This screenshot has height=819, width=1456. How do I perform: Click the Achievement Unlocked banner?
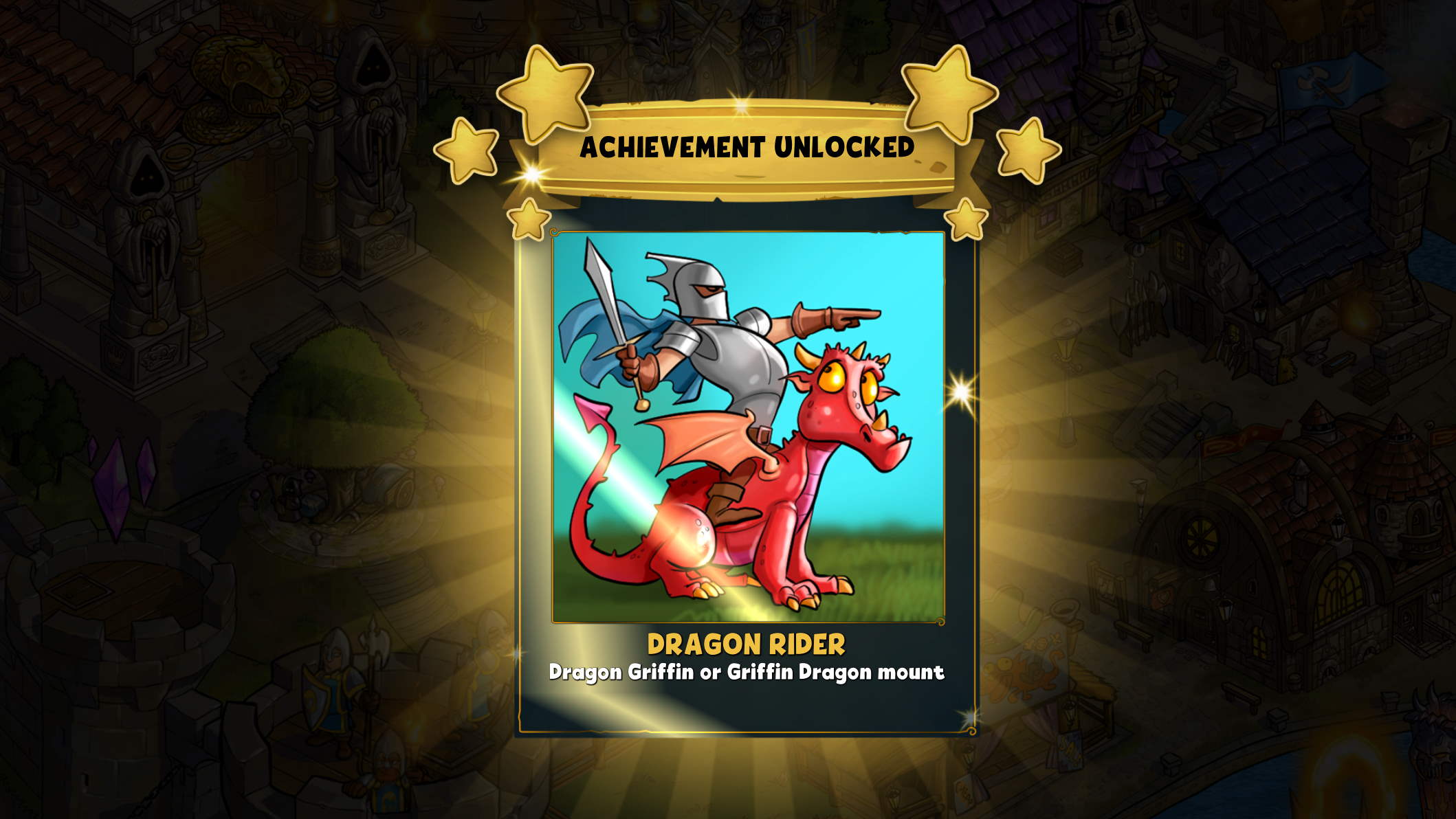pyautogui.click(x=749, y=144)
